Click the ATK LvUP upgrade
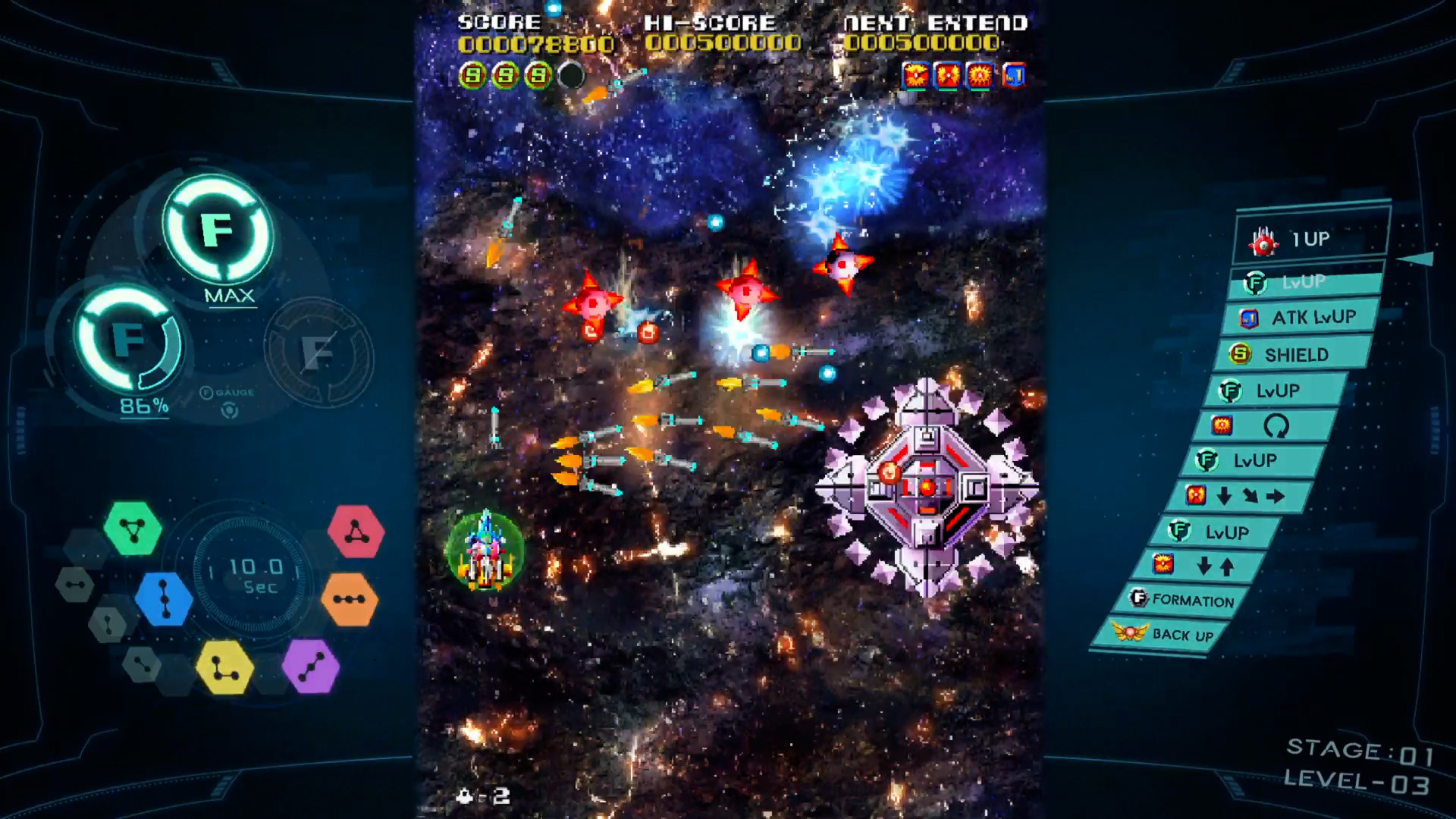 click(1300, 318)
